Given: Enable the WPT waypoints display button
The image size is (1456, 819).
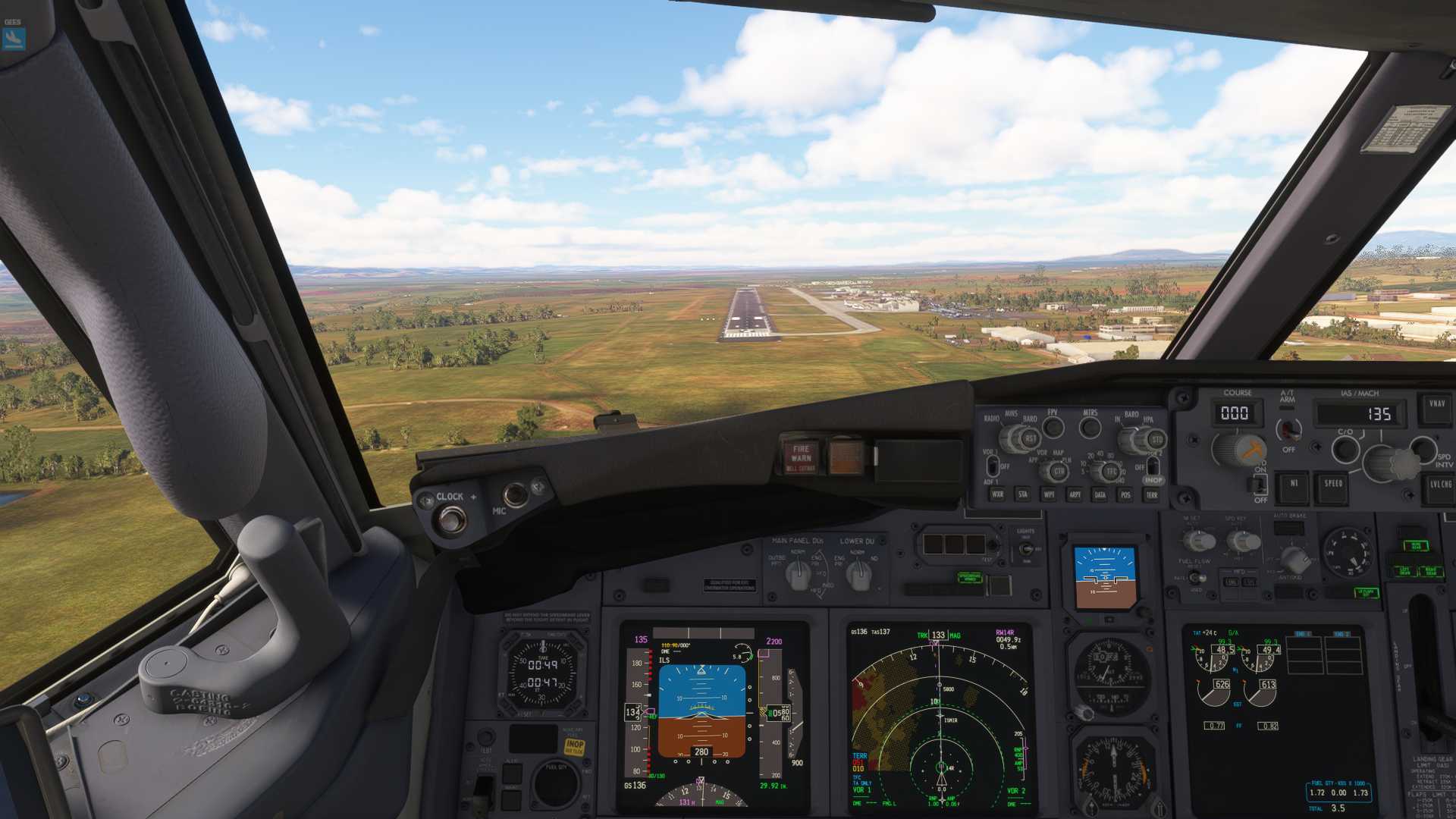Looking at the screenshot, I should 1049,494.
